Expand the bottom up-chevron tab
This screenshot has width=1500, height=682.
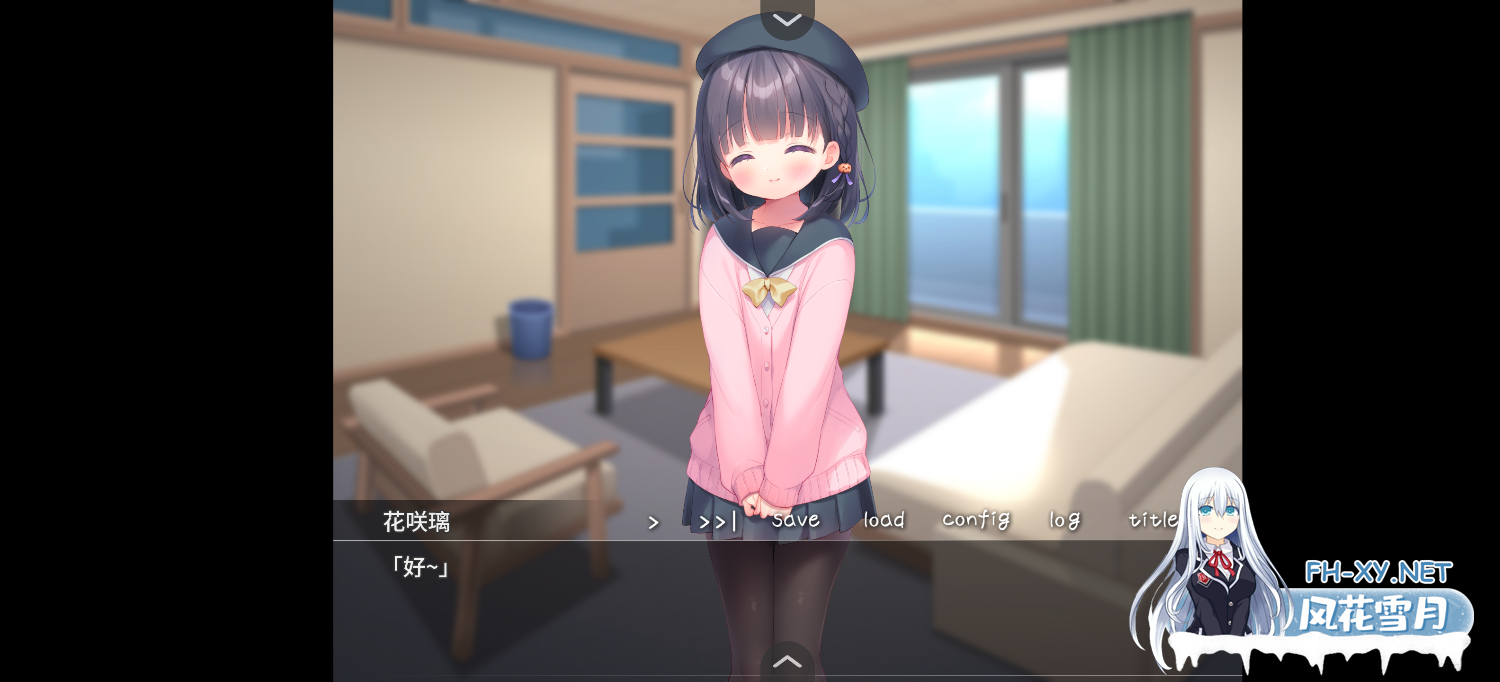point(787,661)
